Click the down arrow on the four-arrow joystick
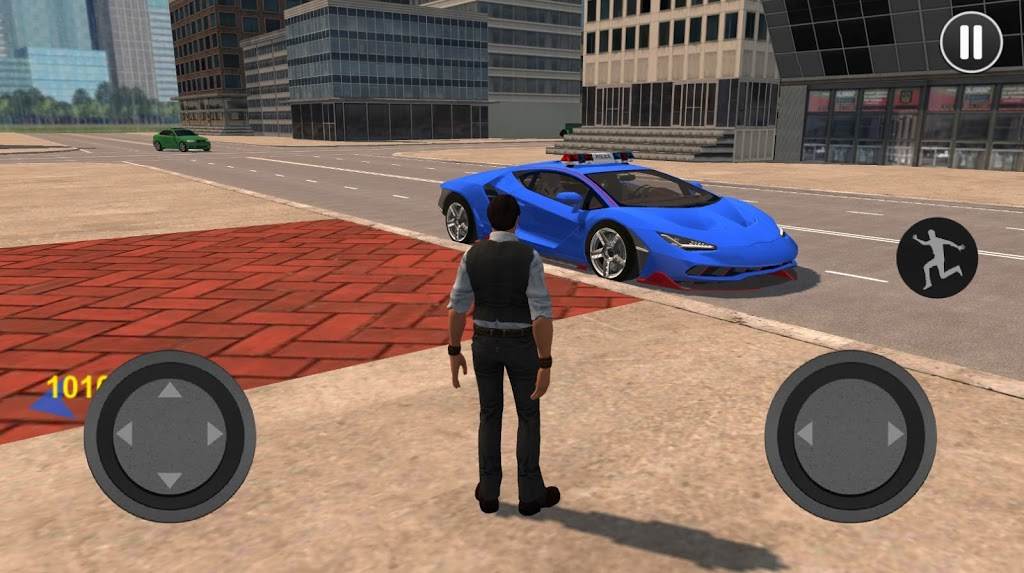1024x573 pixels. (x=170, y=479)
